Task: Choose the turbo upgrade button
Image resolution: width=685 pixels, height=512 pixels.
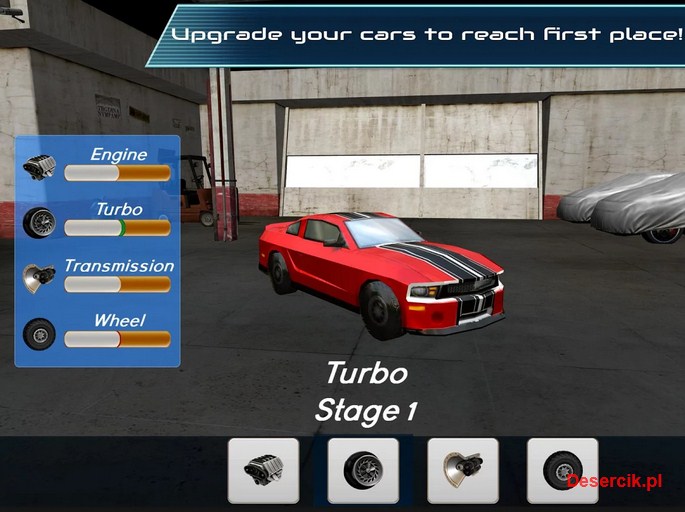Action: coord(362,470)
